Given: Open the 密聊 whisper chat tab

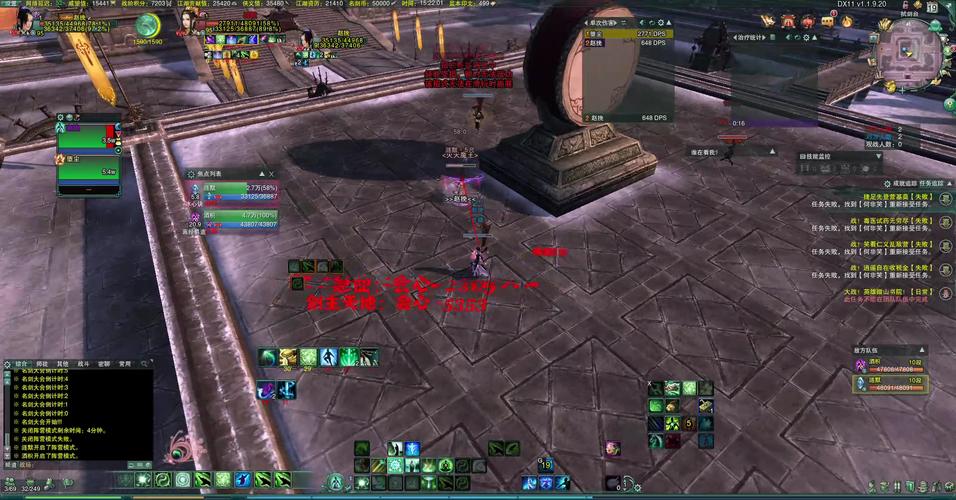Looking at the screenshot, I should 104,363.
